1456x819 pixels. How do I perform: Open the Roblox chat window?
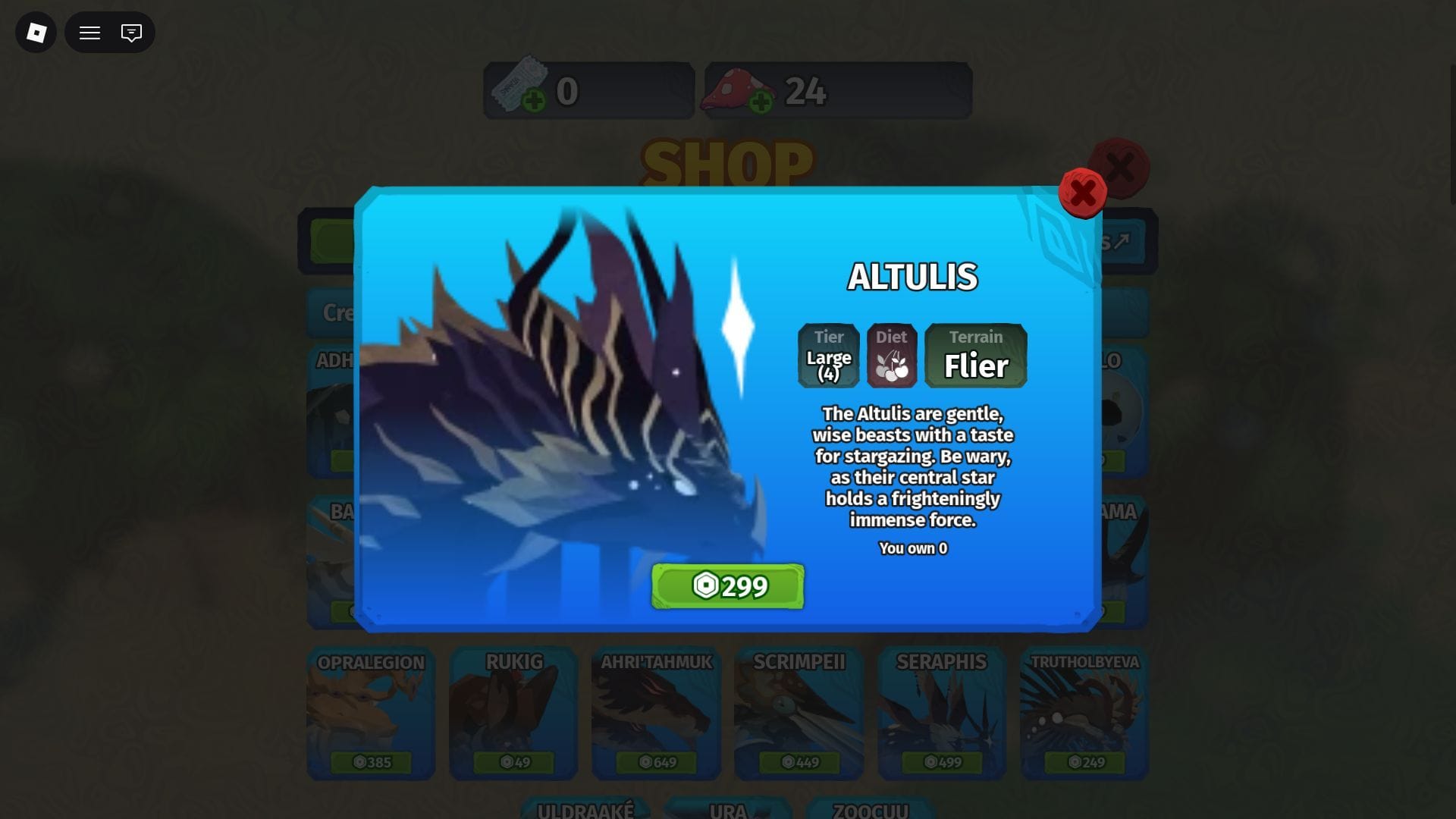[x=131, y=33]
